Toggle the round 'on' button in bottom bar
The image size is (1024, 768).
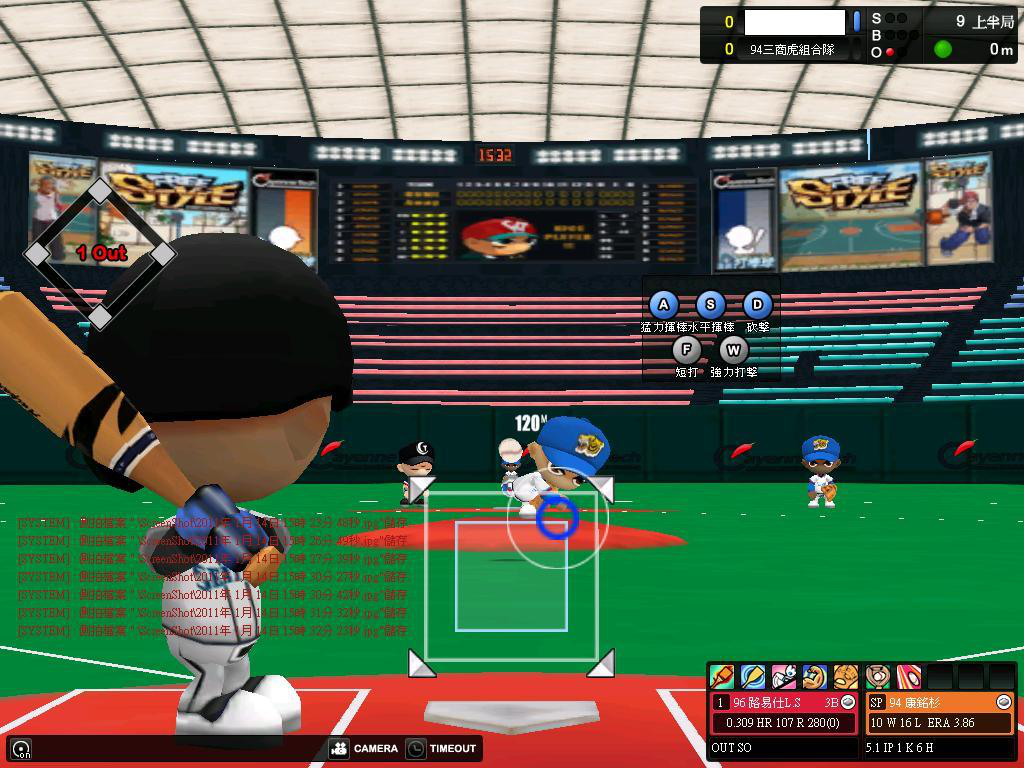[20, 748]
